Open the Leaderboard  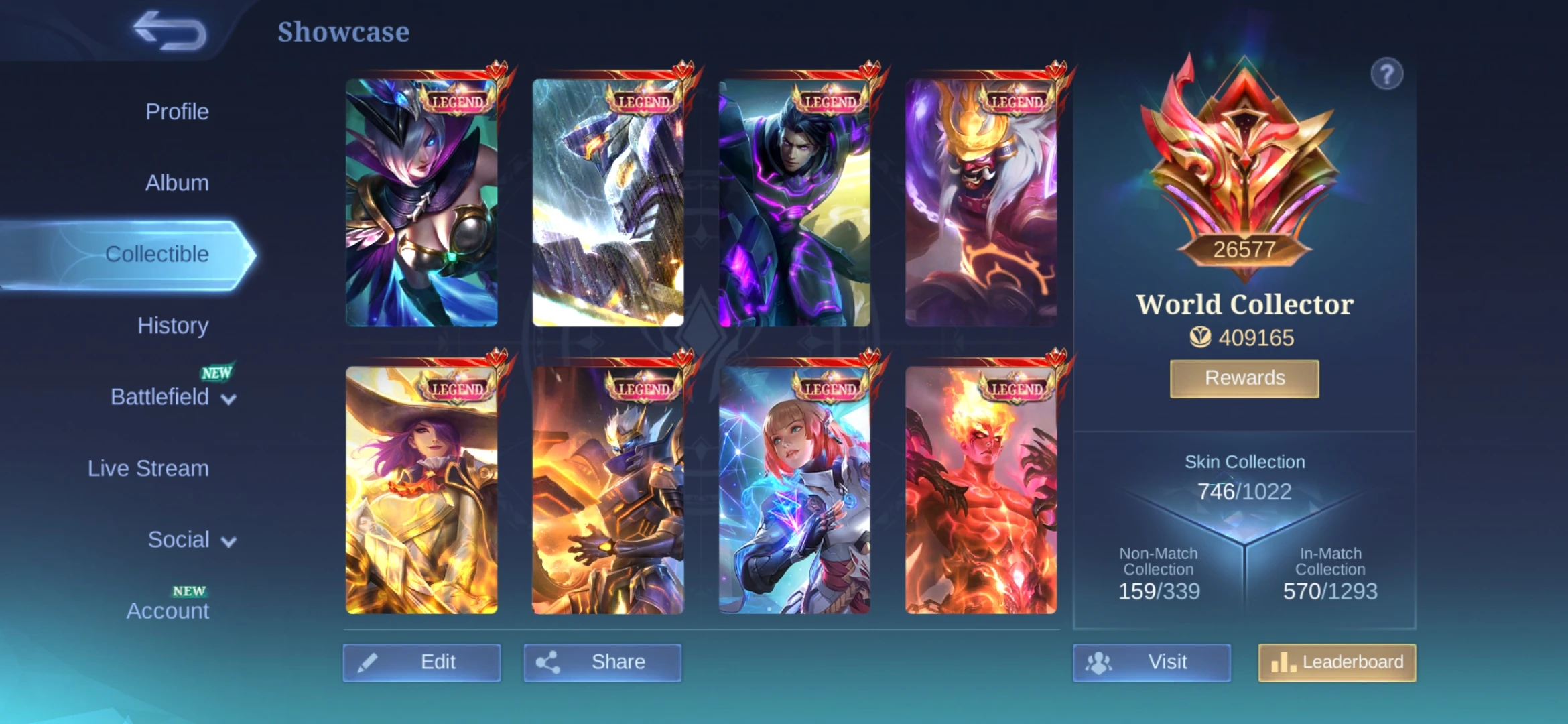[x=1337, y=662]
